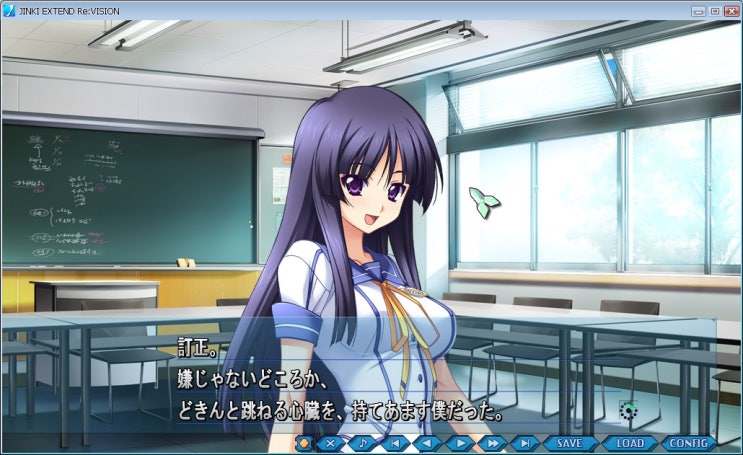This screenshot has width=743, height=455.
Task: Click the right arrow play button
Action: click(459, 443)
